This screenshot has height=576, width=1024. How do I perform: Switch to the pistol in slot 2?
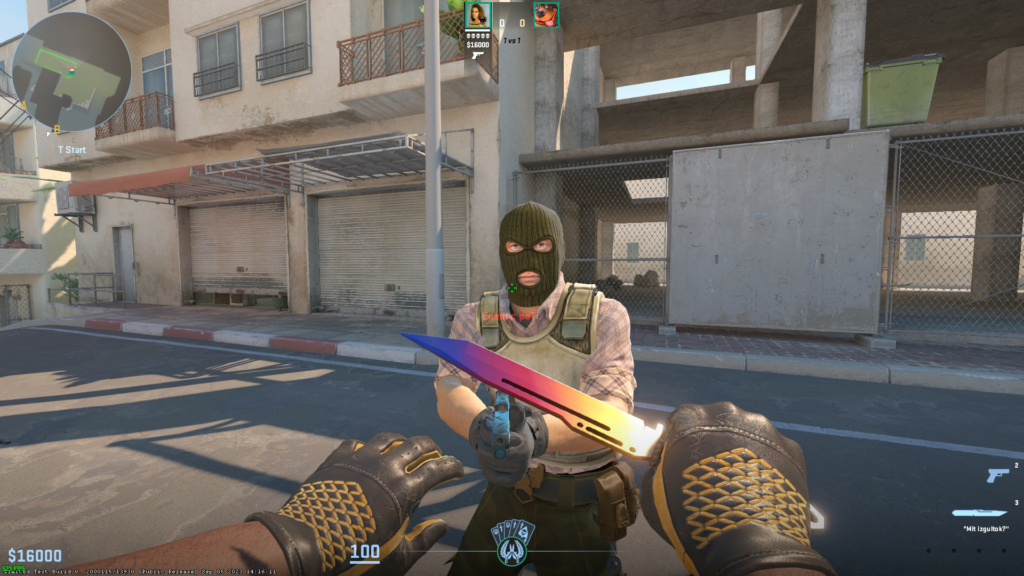(997, 476)
